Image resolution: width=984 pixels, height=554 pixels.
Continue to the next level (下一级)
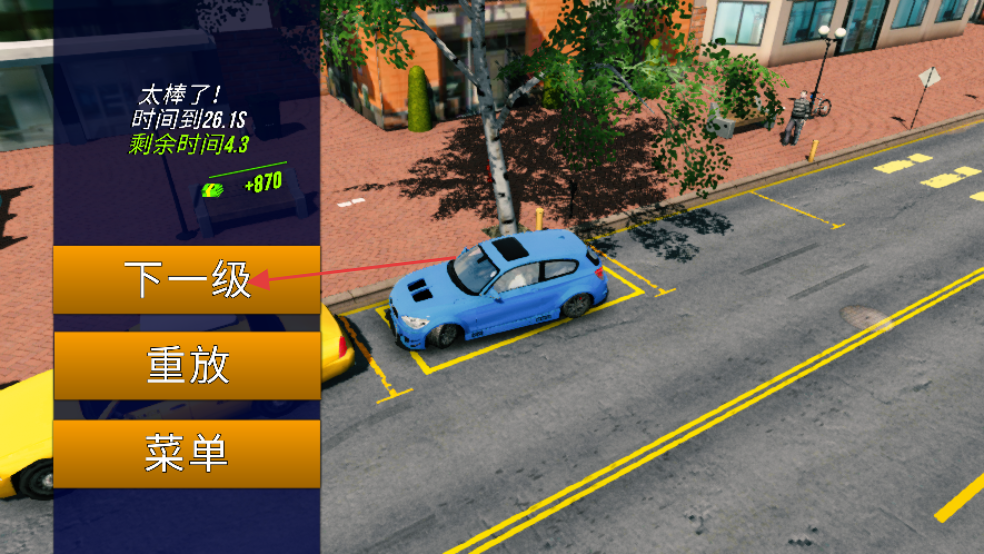tap(187, 280)
